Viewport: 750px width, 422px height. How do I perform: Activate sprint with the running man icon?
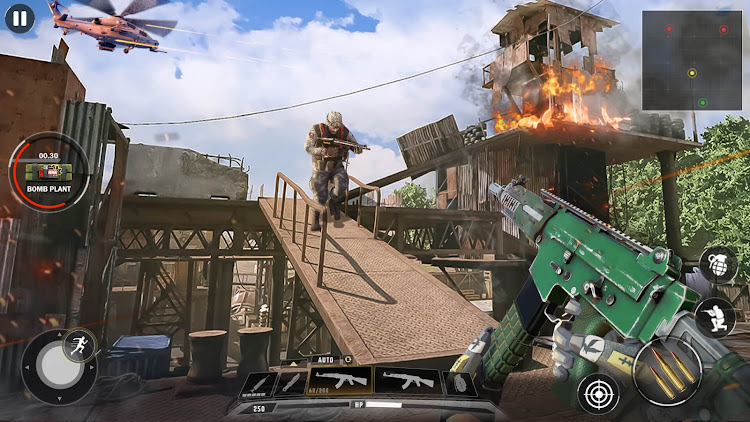tap(78, 346)
